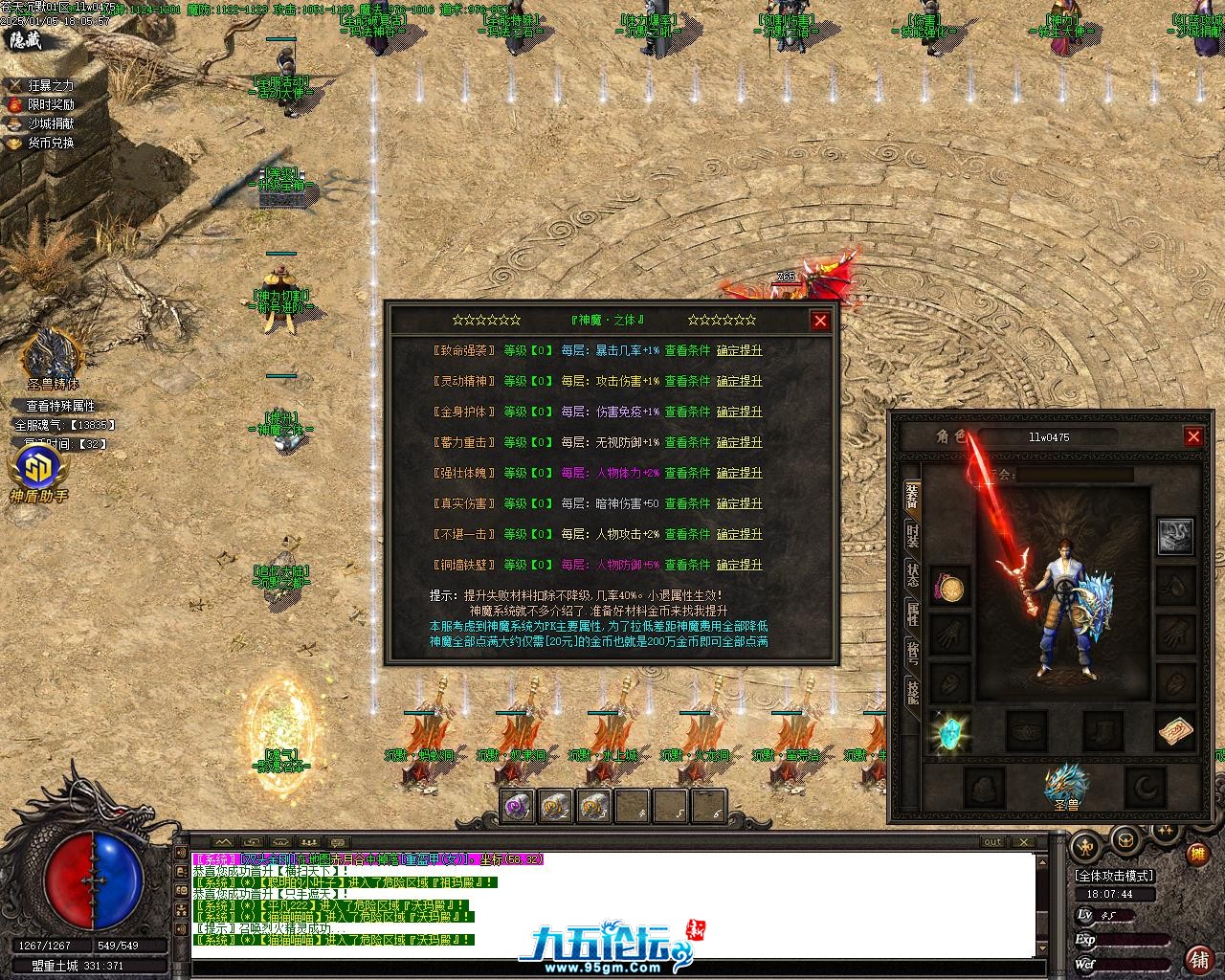View conditions for 铜墙铁壁
This screenshot has width=1225, height=980.
coord(688,565)
